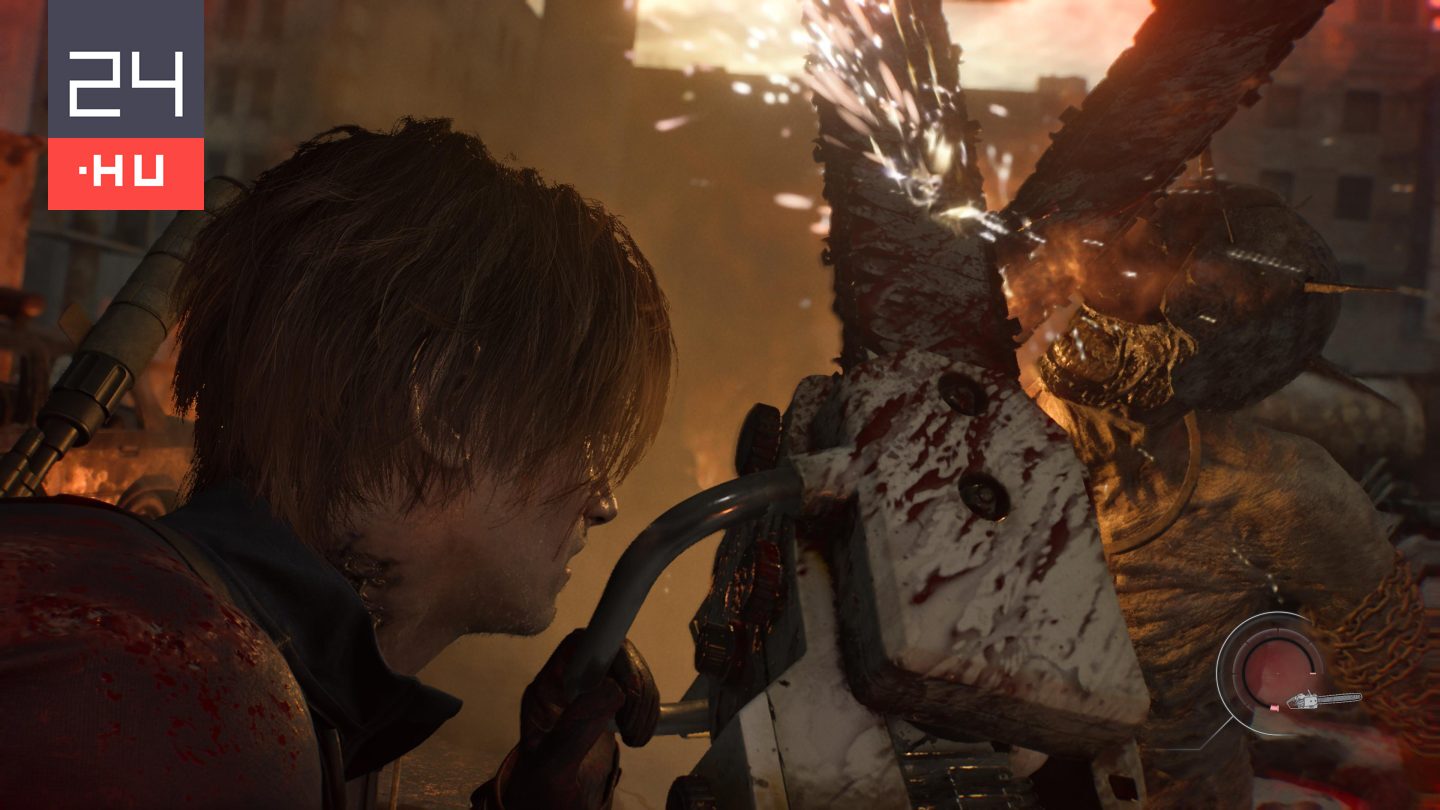Click the chainsaw kill-counter icon
Image resolution: width=1440 pixels, height=810 pixels.
click(x=1326, y=700)
